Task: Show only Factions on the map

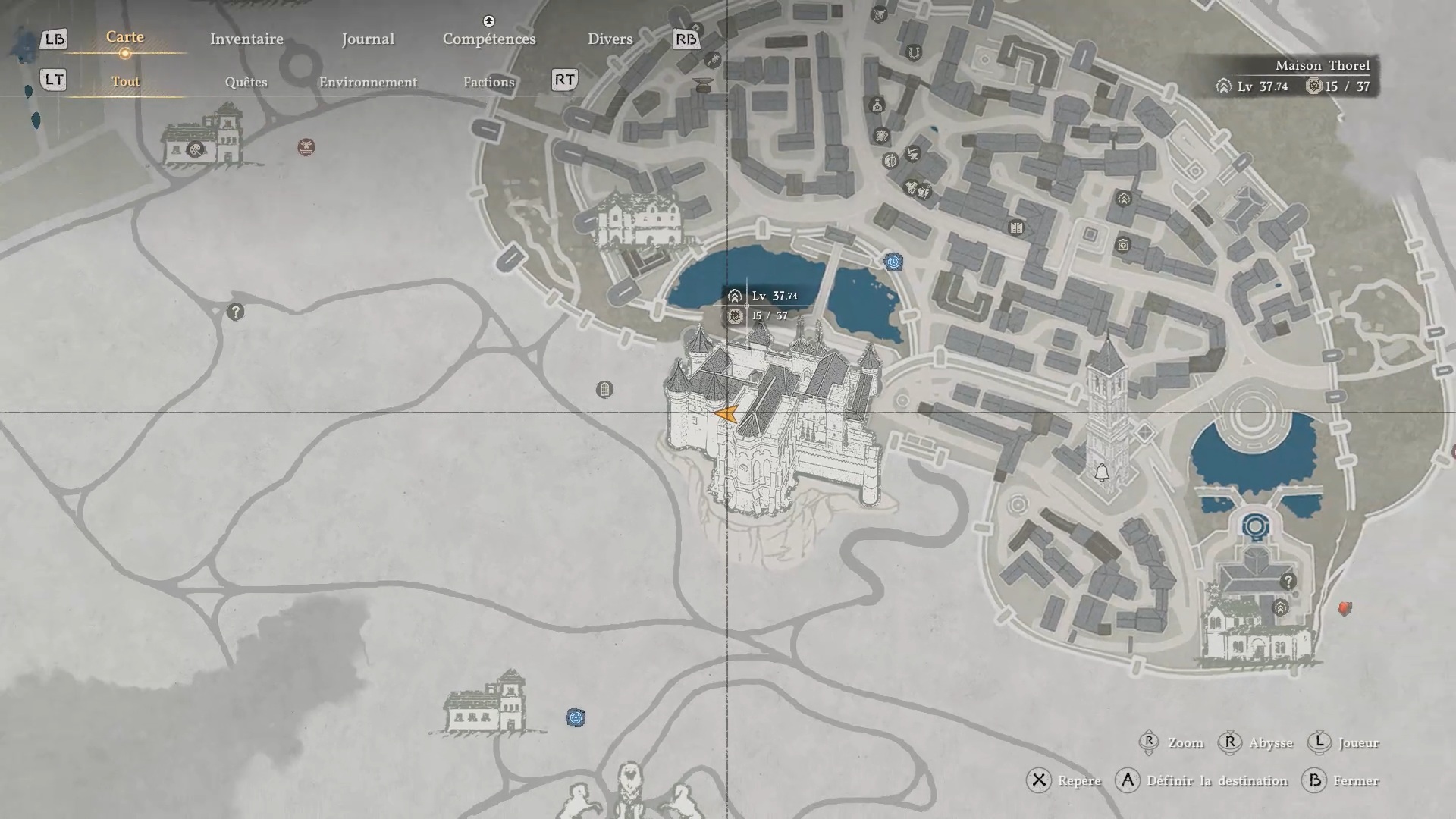Action: tap(489, 82)
